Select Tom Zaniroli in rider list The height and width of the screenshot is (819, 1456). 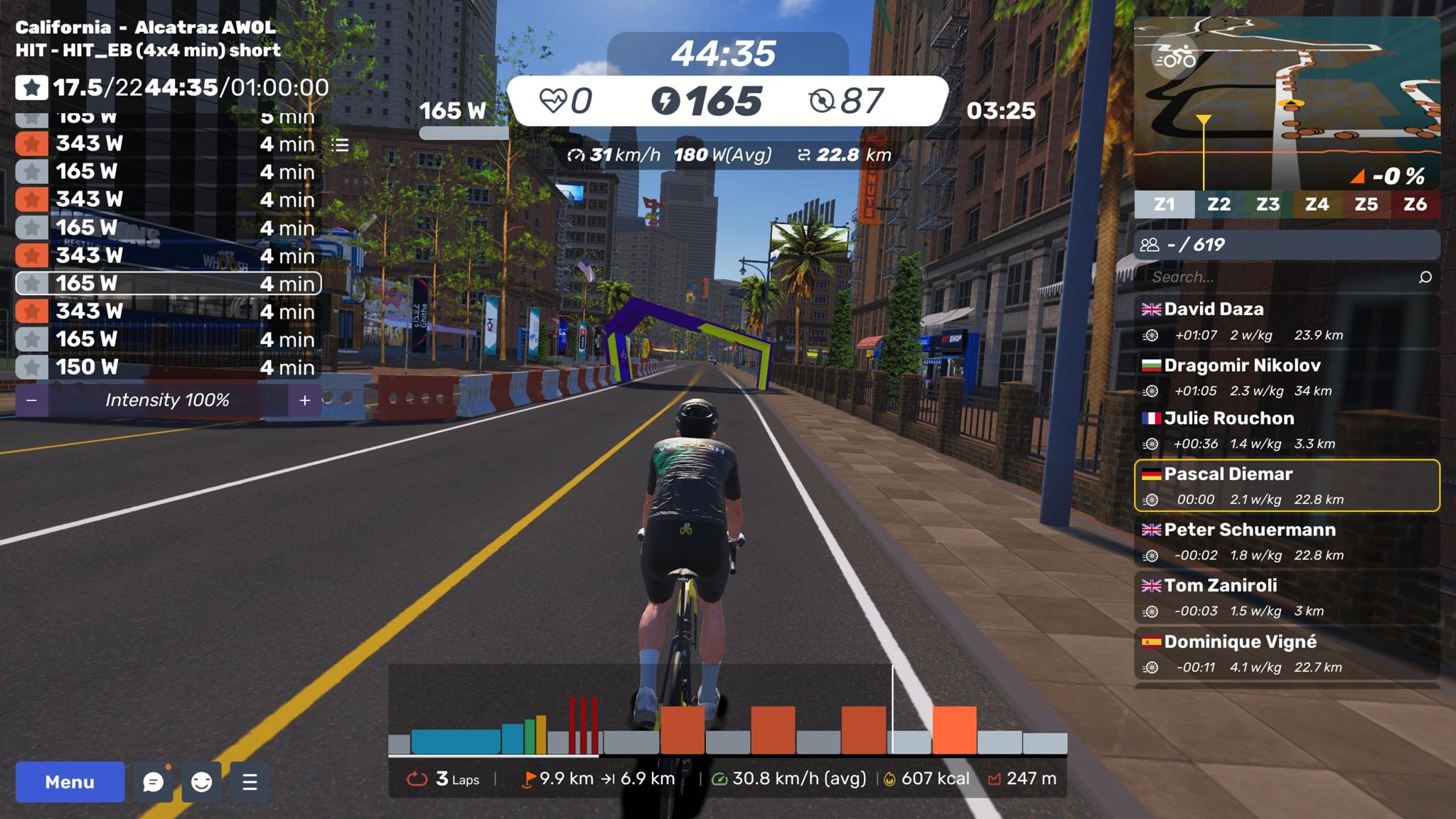(x=1287, y=598)
